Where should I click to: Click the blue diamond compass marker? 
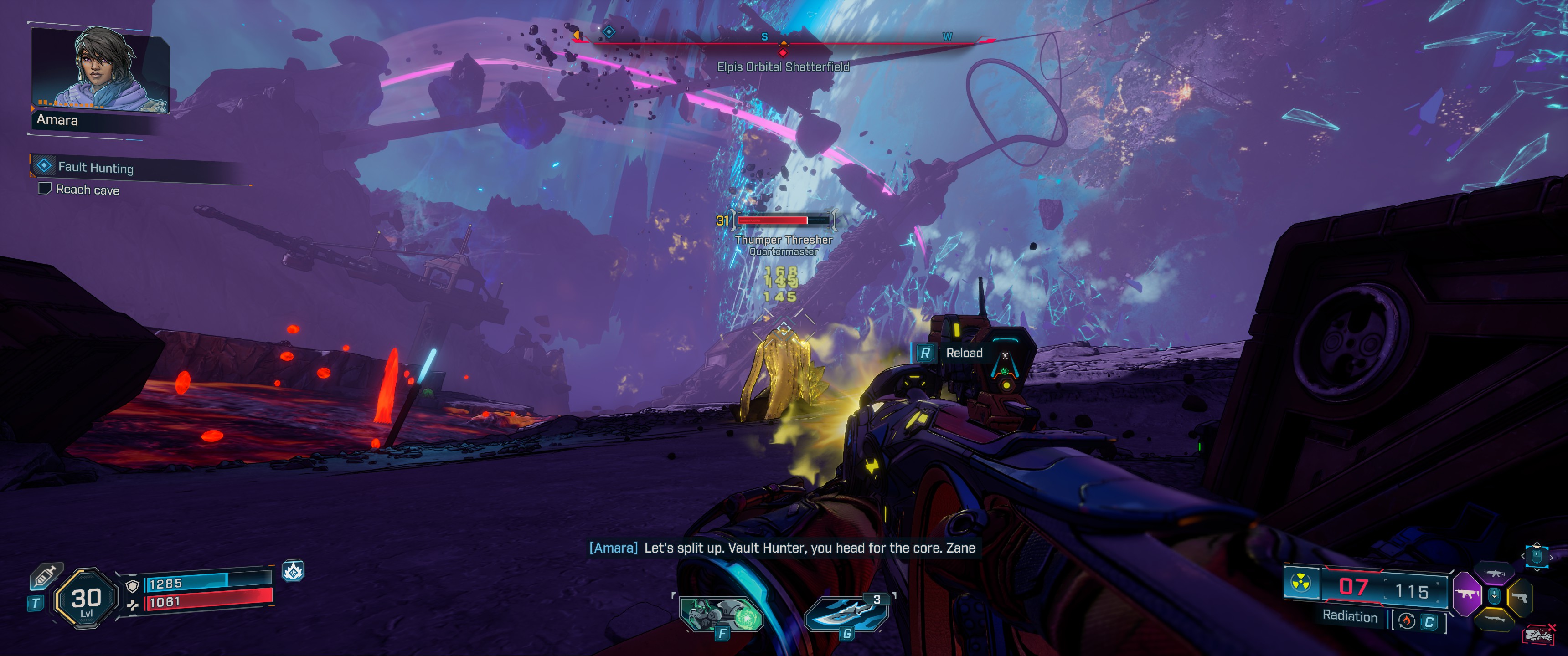(609, 31)
